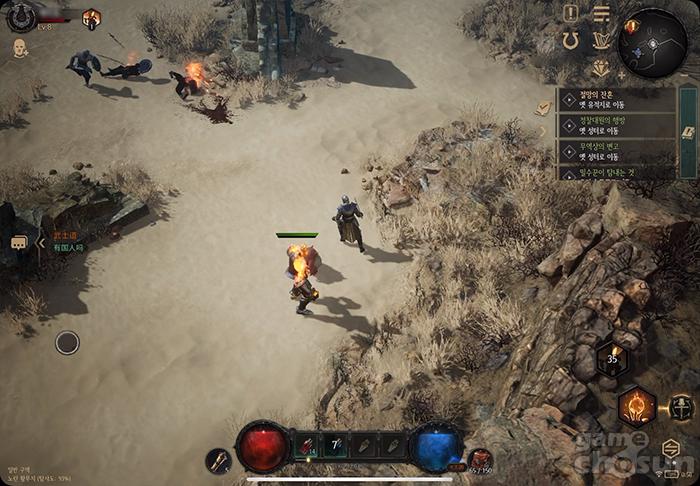Expand the chat panel arrow

[41, 242]
